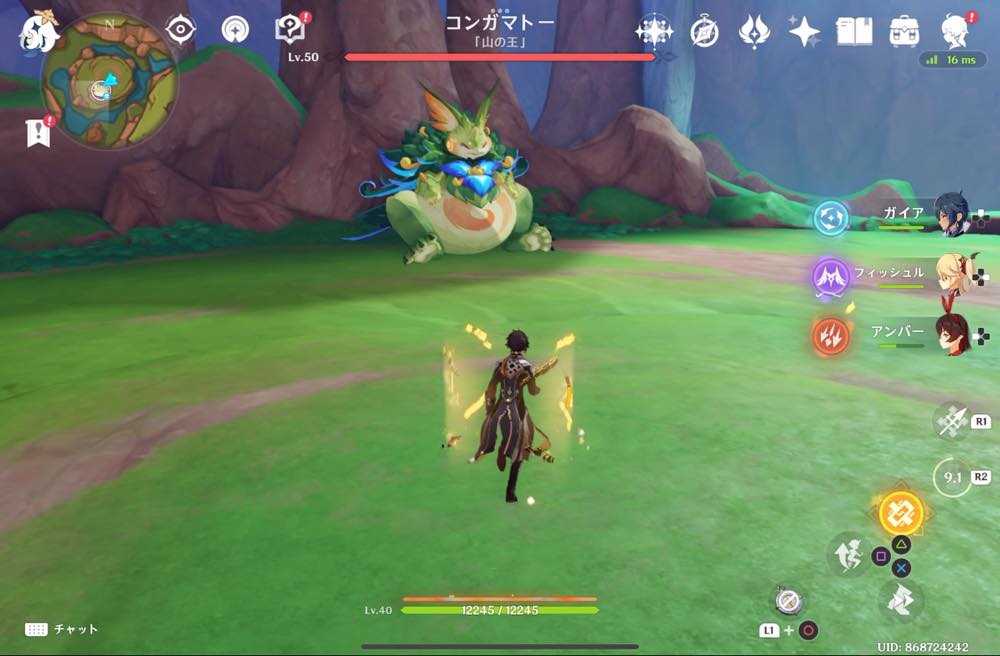Open the チャット chat box
The width and height of the screenshot is (1000, 656).
[62, 629]
